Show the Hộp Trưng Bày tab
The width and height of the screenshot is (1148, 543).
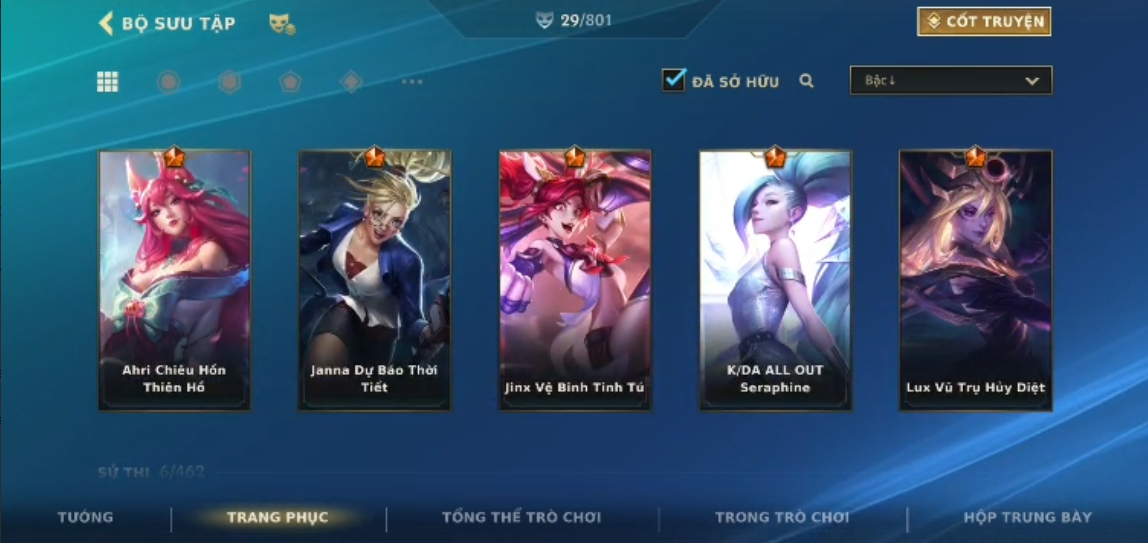[x=1027, y=517]
